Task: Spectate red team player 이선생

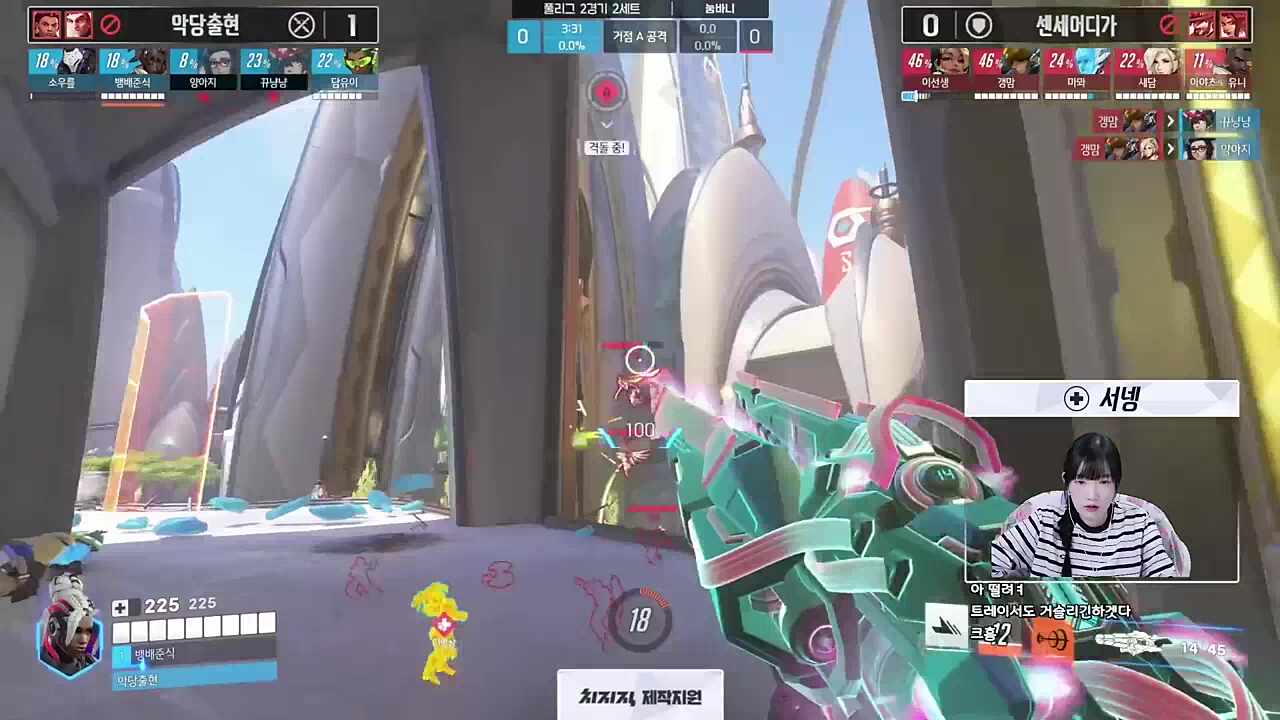Action: [934, 70]
